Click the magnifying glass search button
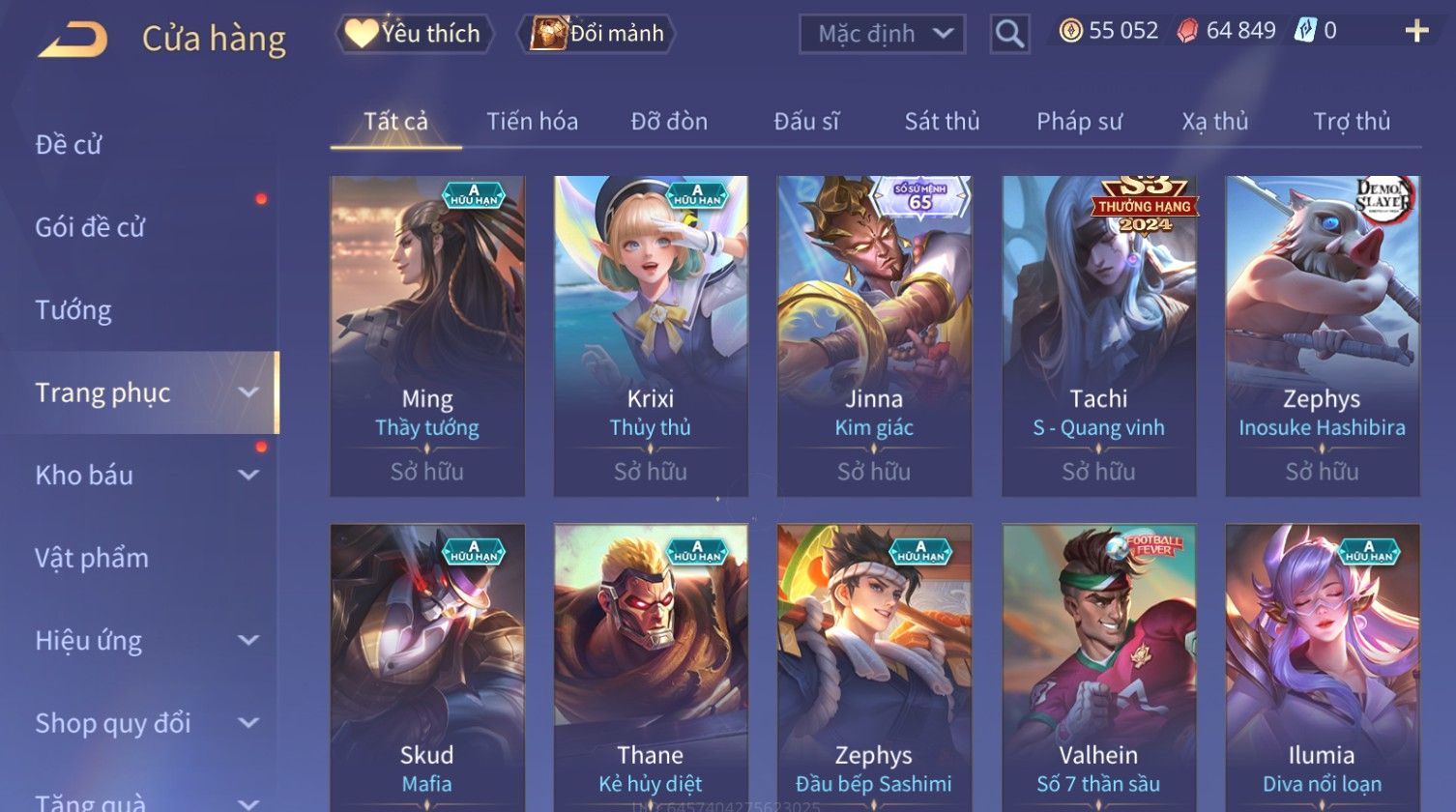 click(1009, 34)
